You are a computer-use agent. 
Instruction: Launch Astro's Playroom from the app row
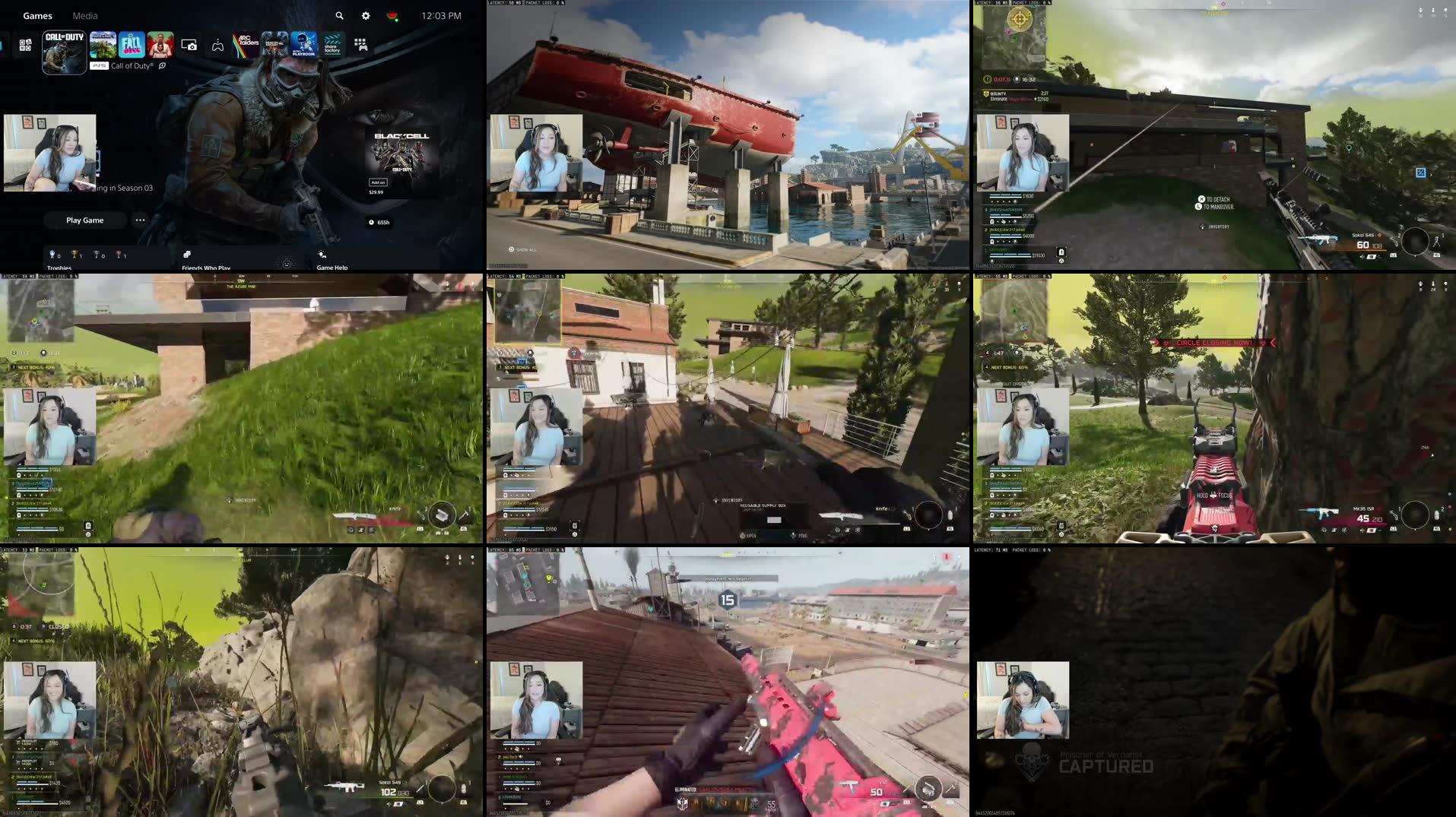(304, 44)
